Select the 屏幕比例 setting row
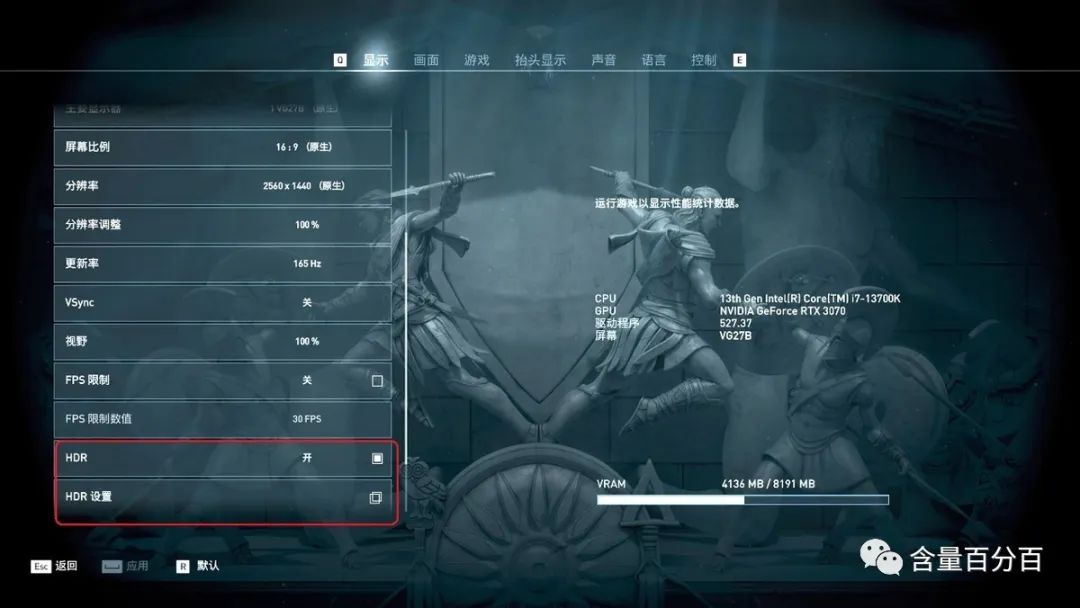The image size is (1080, 608). click(222, 147)
